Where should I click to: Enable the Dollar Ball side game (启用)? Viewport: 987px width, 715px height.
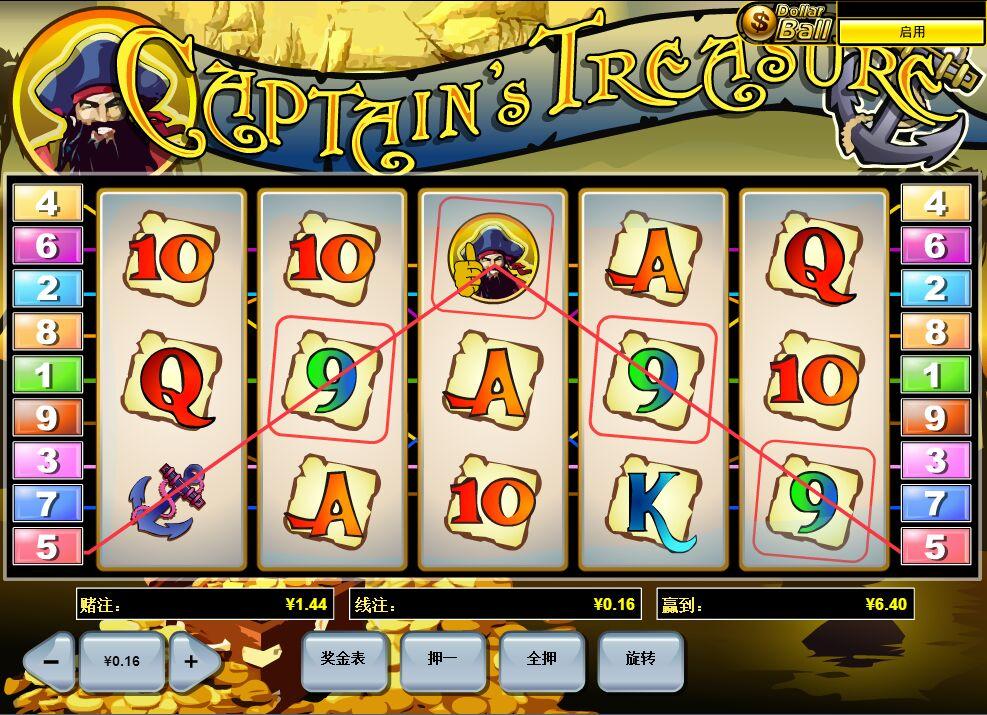click(911, 32)
